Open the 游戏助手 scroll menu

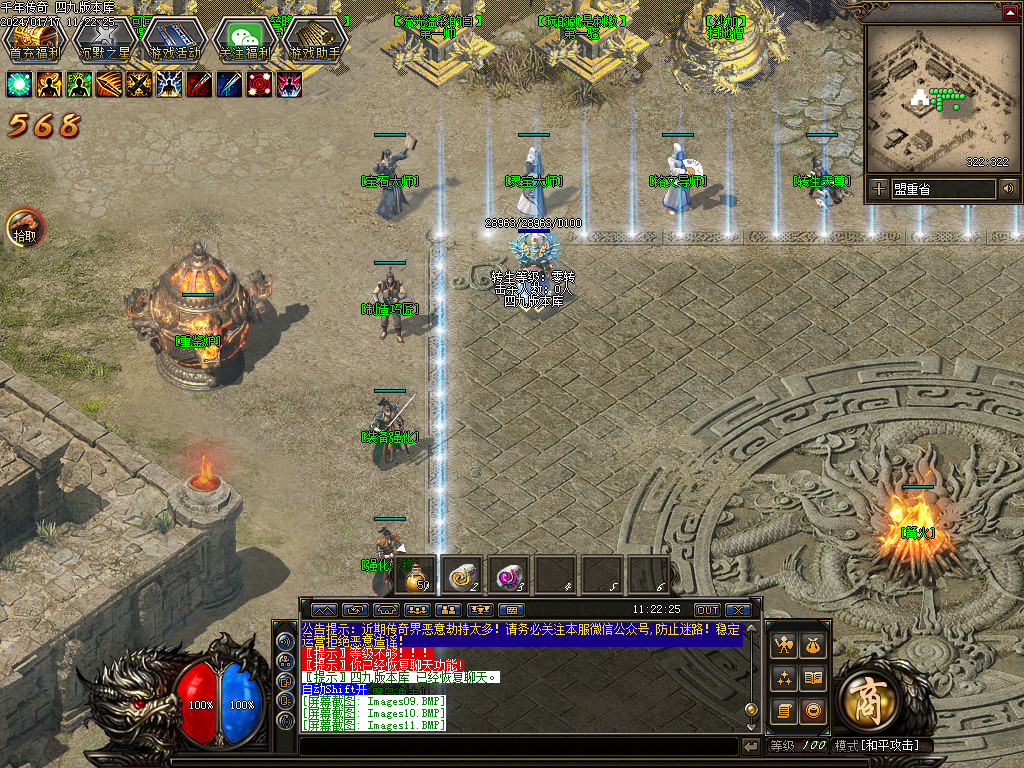click(315, 39)
